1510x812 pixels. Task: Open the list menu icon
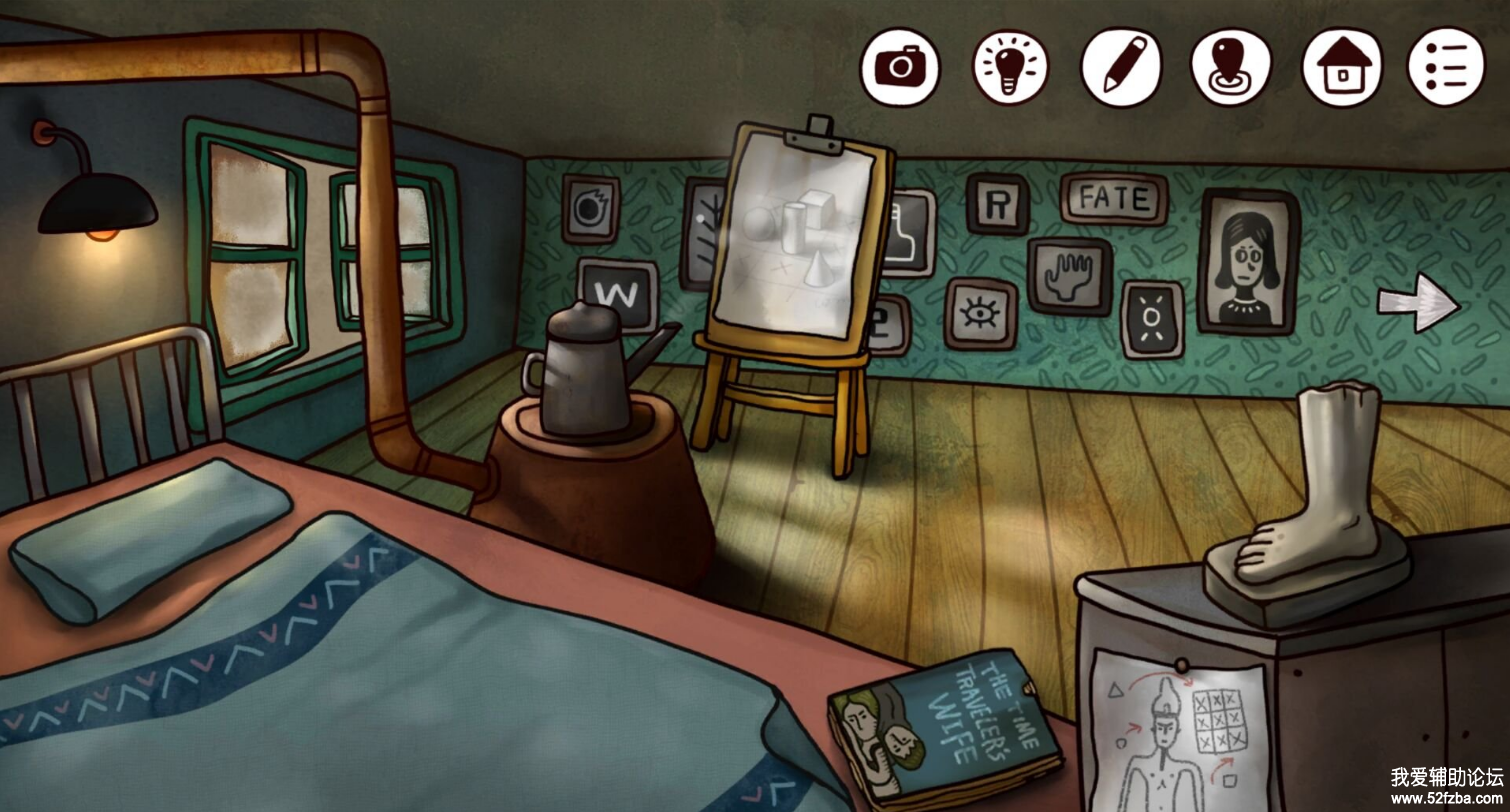[1446, 66]
